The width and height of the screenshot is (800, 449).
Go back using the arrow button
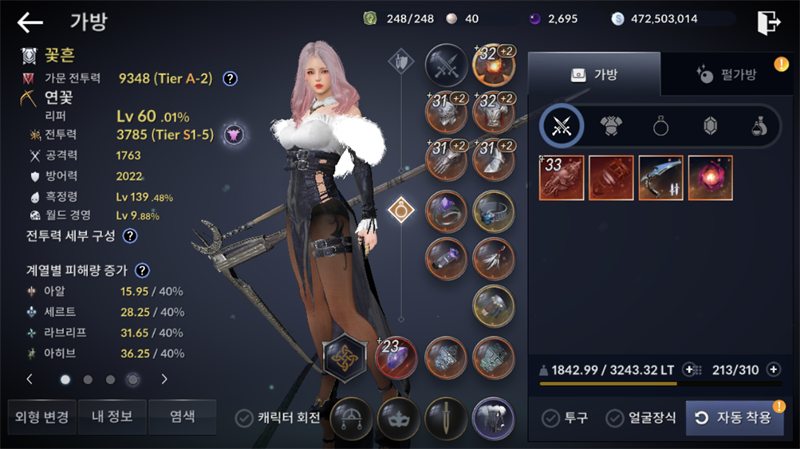[x=31, y=22]
